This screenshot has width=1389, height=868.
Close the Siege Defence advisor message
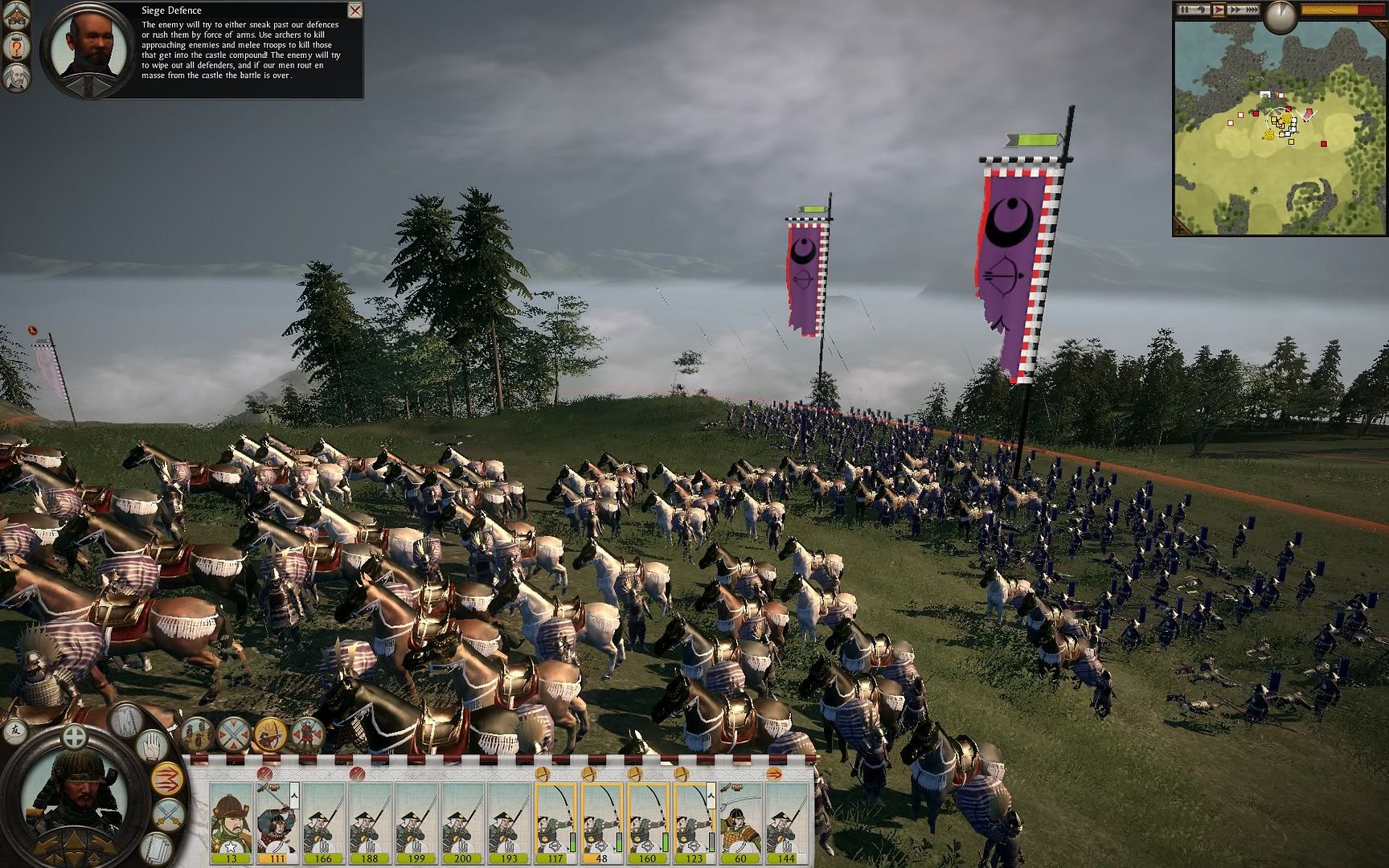pyautogui.click(x=354, y=10)
